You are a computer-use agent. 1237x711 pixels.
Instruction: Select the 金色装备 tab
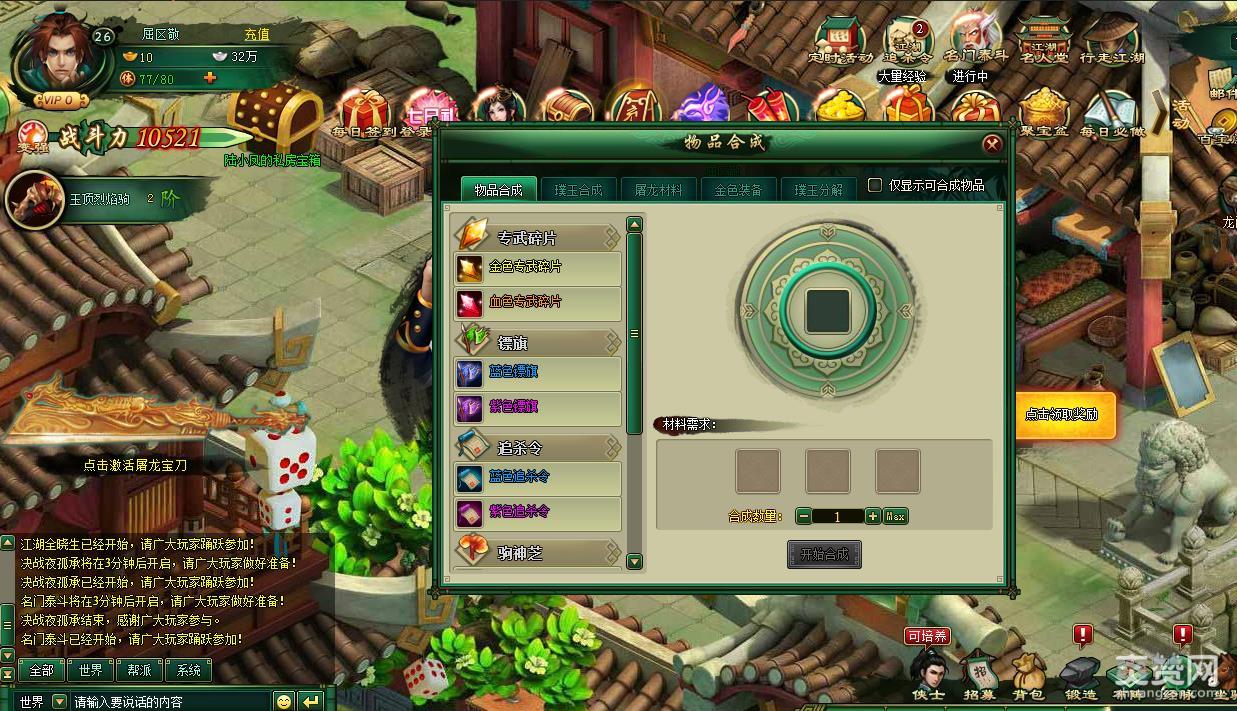738,189
